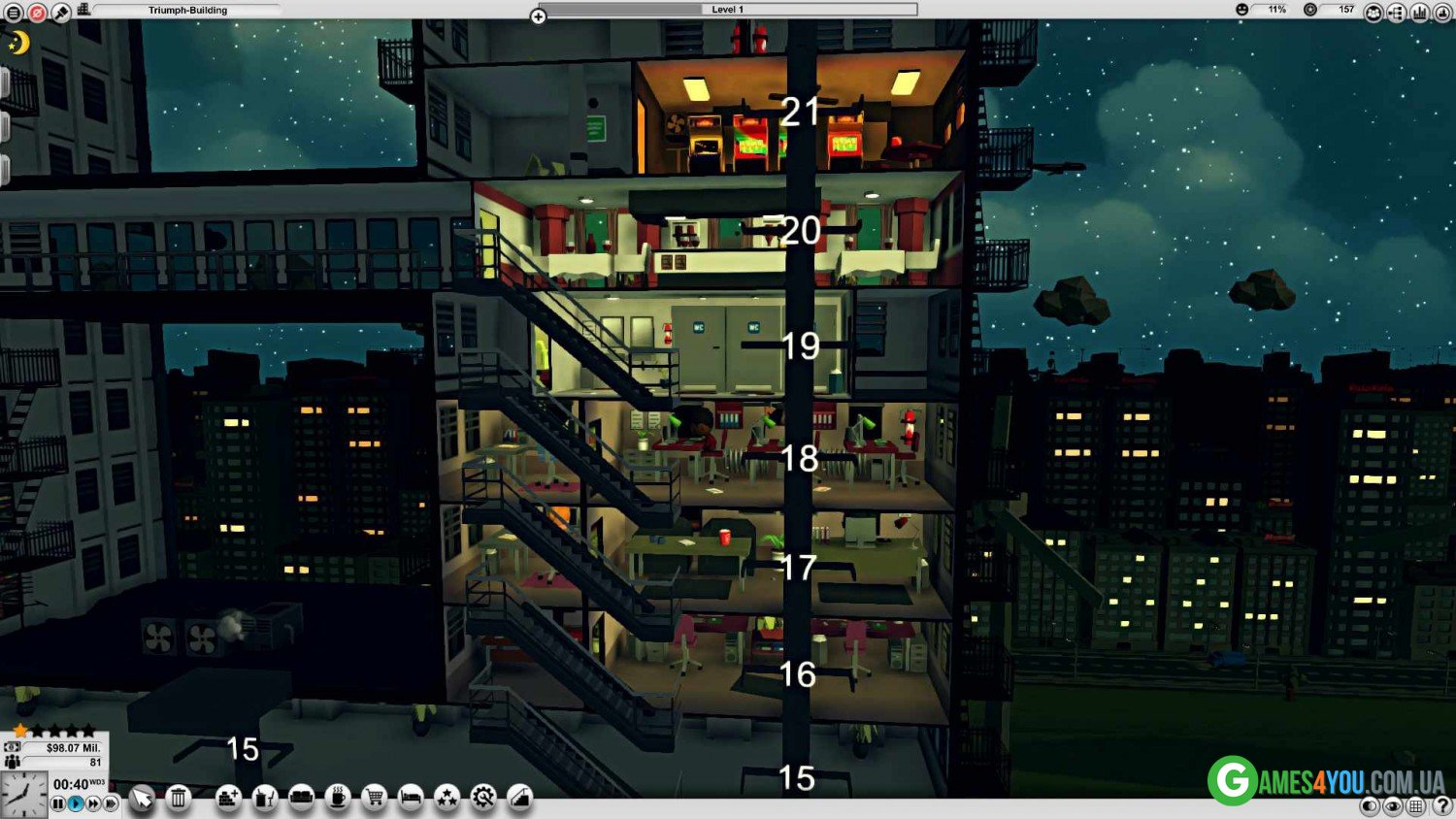Open the coffee cup category
This screenshot has width=1456, height=819.
tap(338, 798)
